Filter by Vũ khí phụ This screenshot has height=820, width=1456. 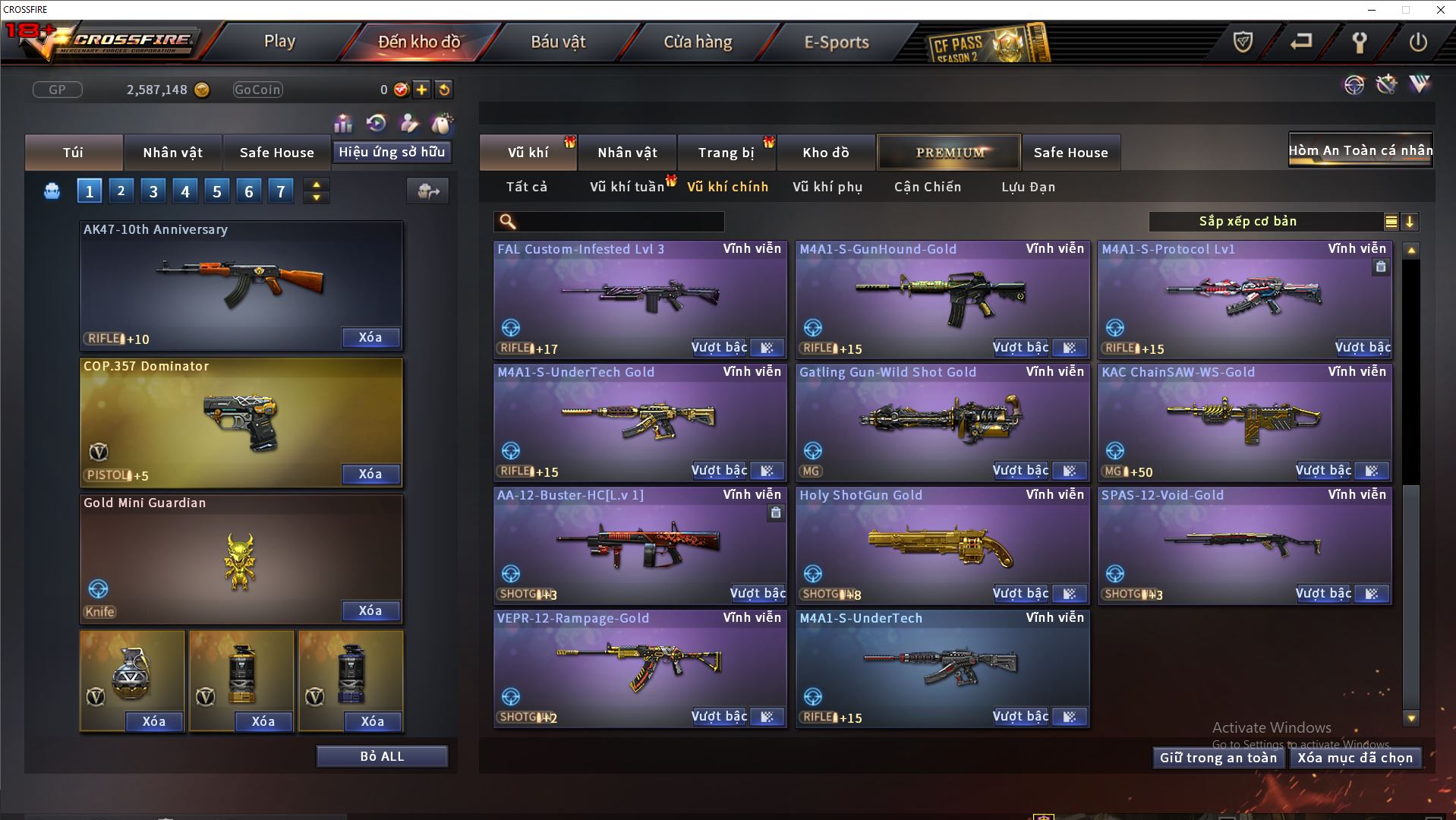(827, 187)
